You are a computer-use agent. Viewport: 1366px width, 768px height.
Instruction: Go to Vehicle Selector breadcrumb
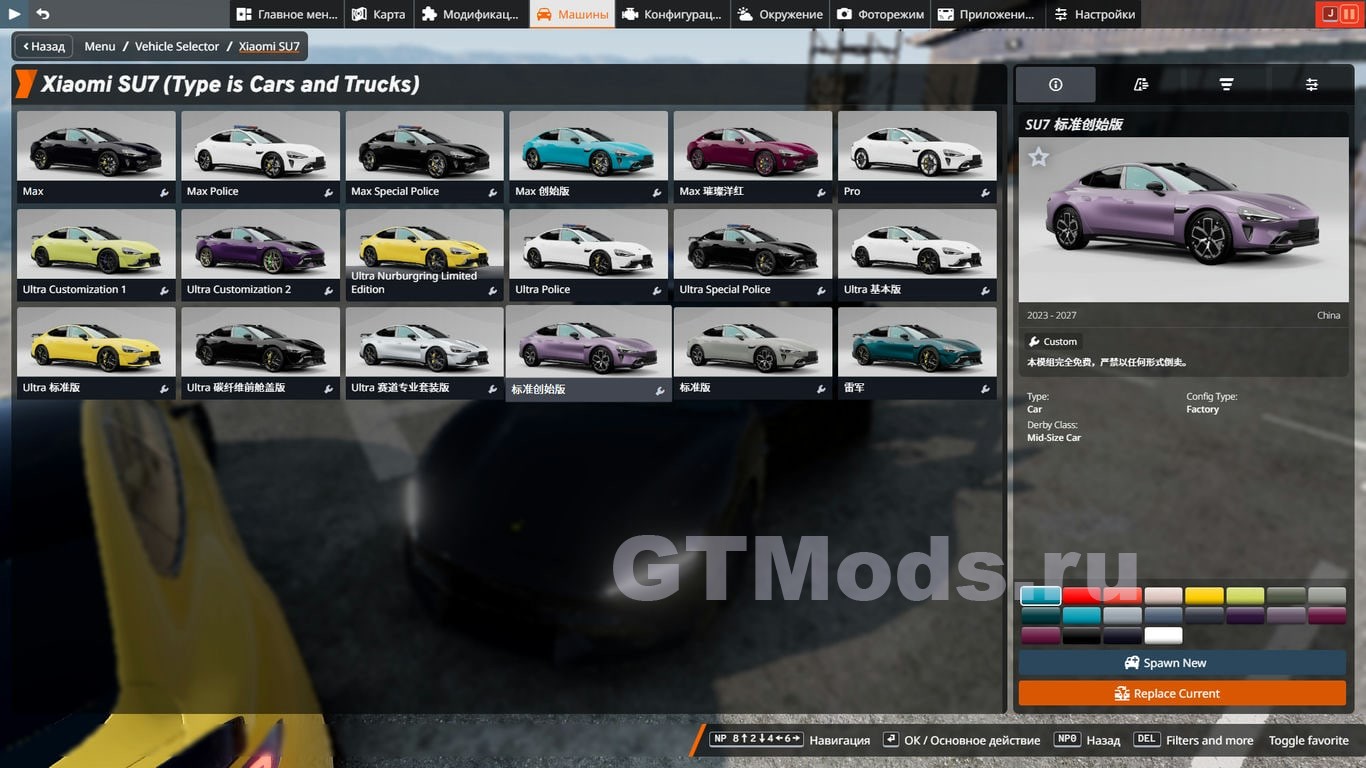point(177,46)
